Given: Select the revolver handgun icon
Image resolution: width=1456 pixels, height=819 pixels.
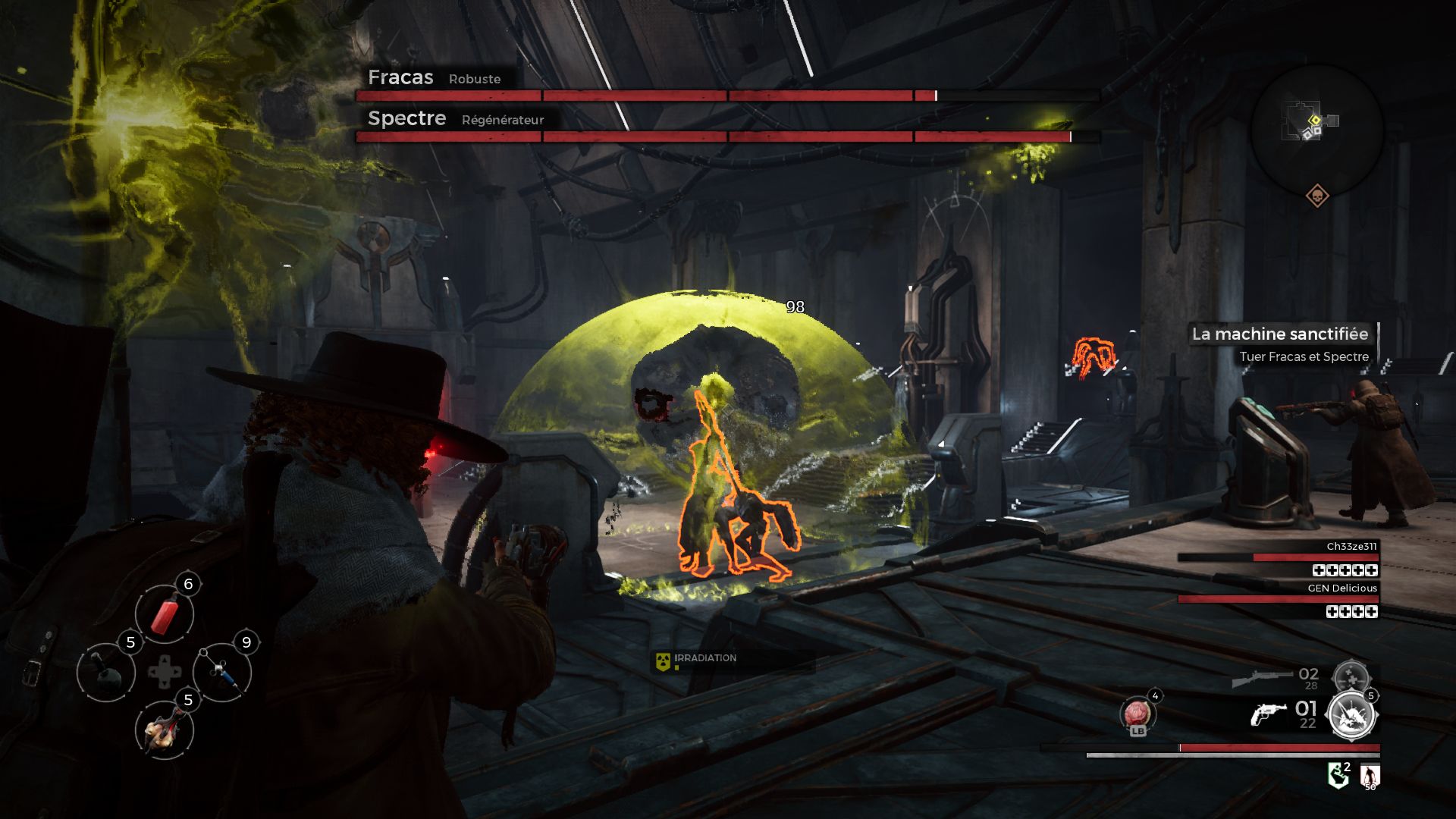Looking at the screenshot, I should point(1268,714).
